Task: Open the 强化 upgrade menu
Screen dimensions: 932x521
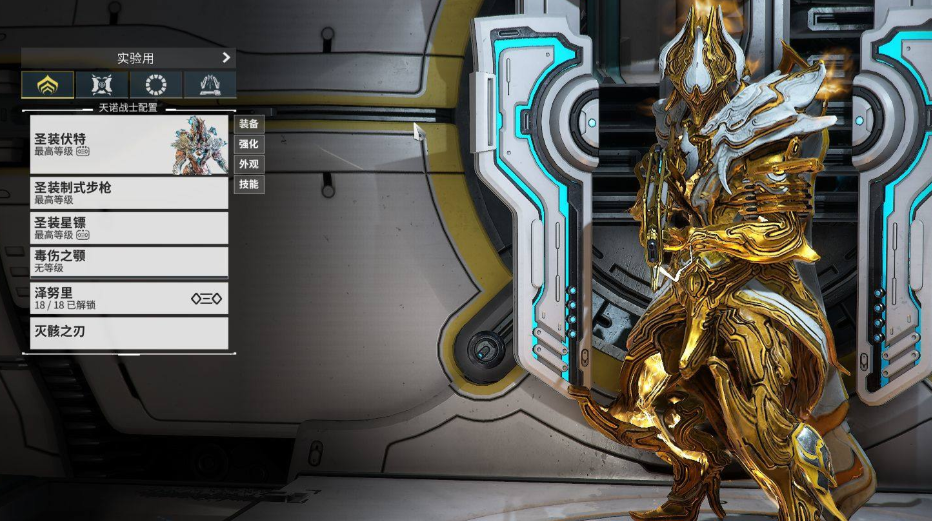Action: point(249,144)
